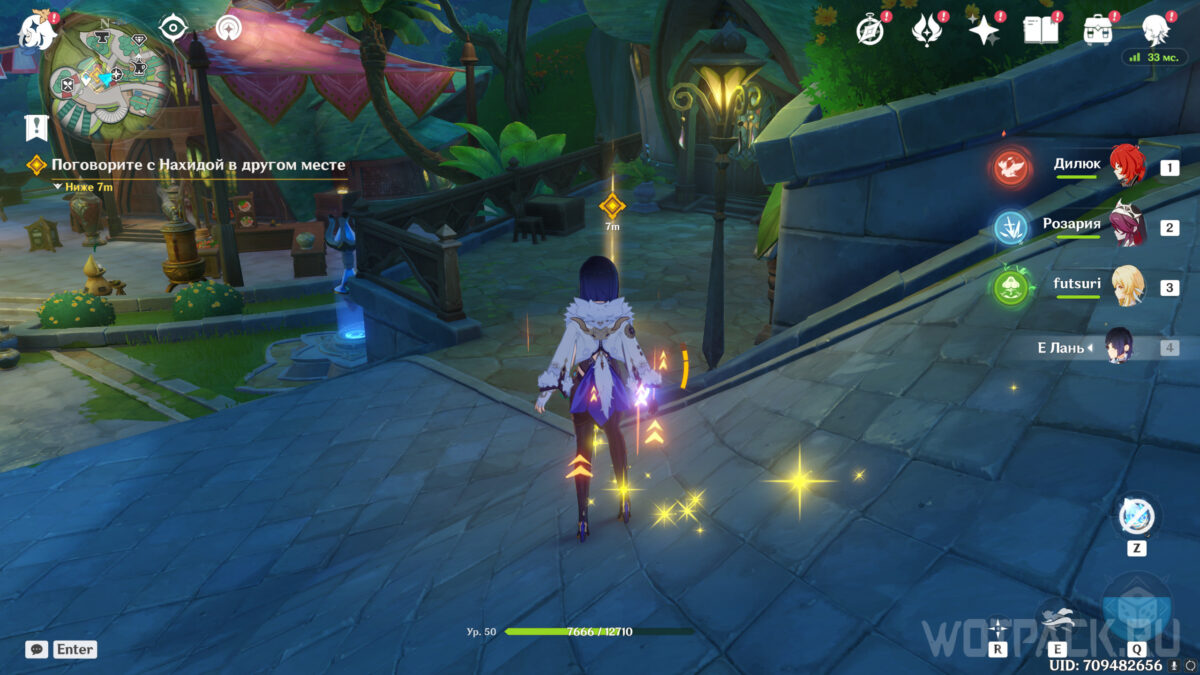This screenshot has width=1200, height=675.
Task: Open the Adventurer Handbook book icon
Action: [1040, 30]
